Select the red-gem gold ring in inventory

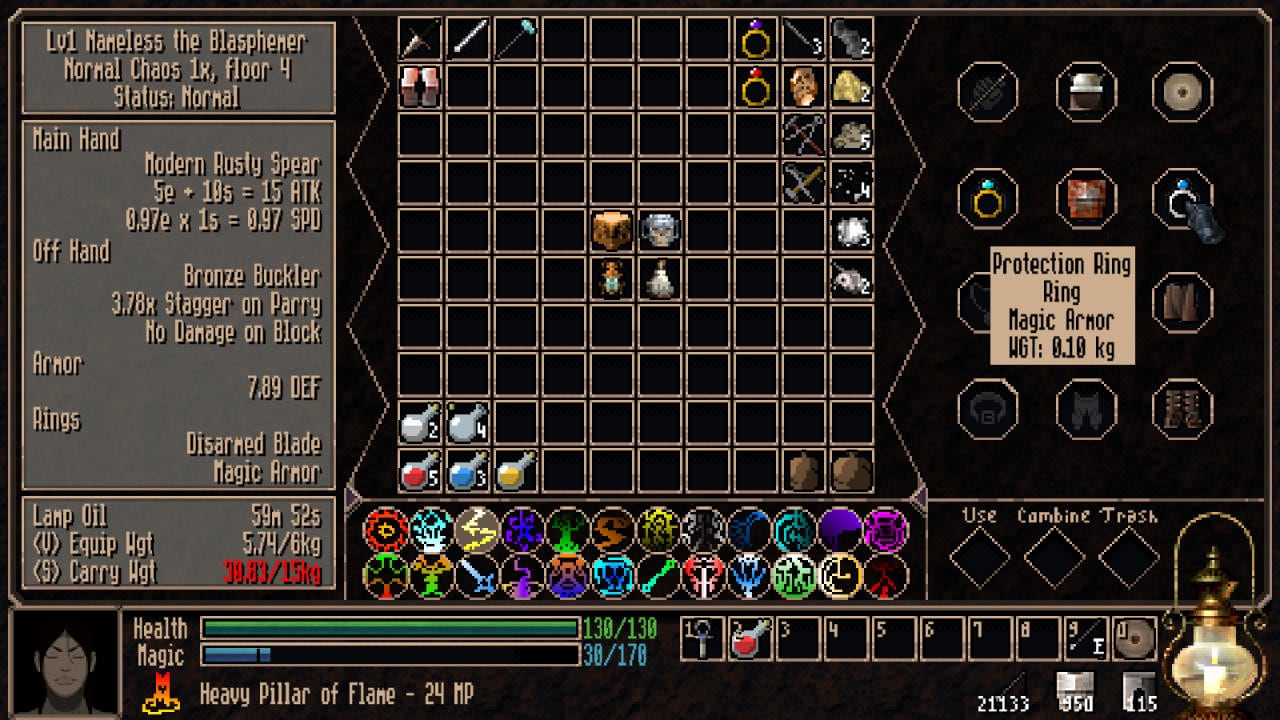click(x=755, y=88)
